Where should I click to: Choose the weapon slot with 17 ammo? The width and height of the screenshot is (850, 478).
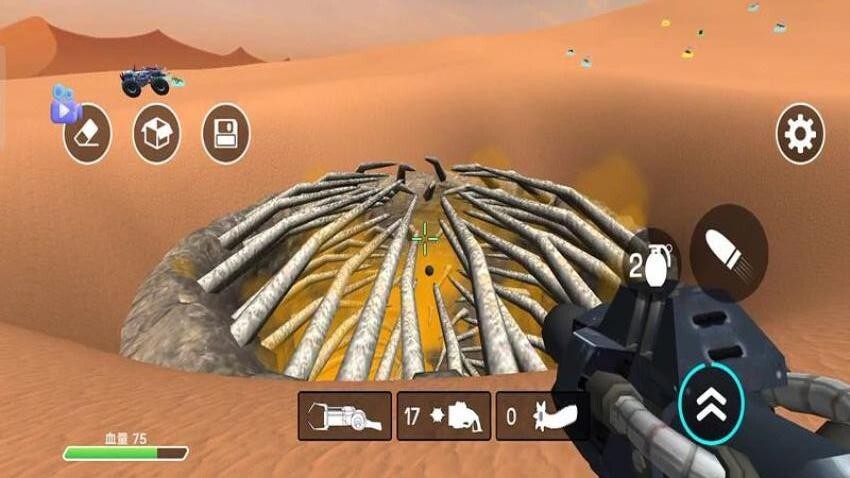pyautogui.click(x=444, y=416)
